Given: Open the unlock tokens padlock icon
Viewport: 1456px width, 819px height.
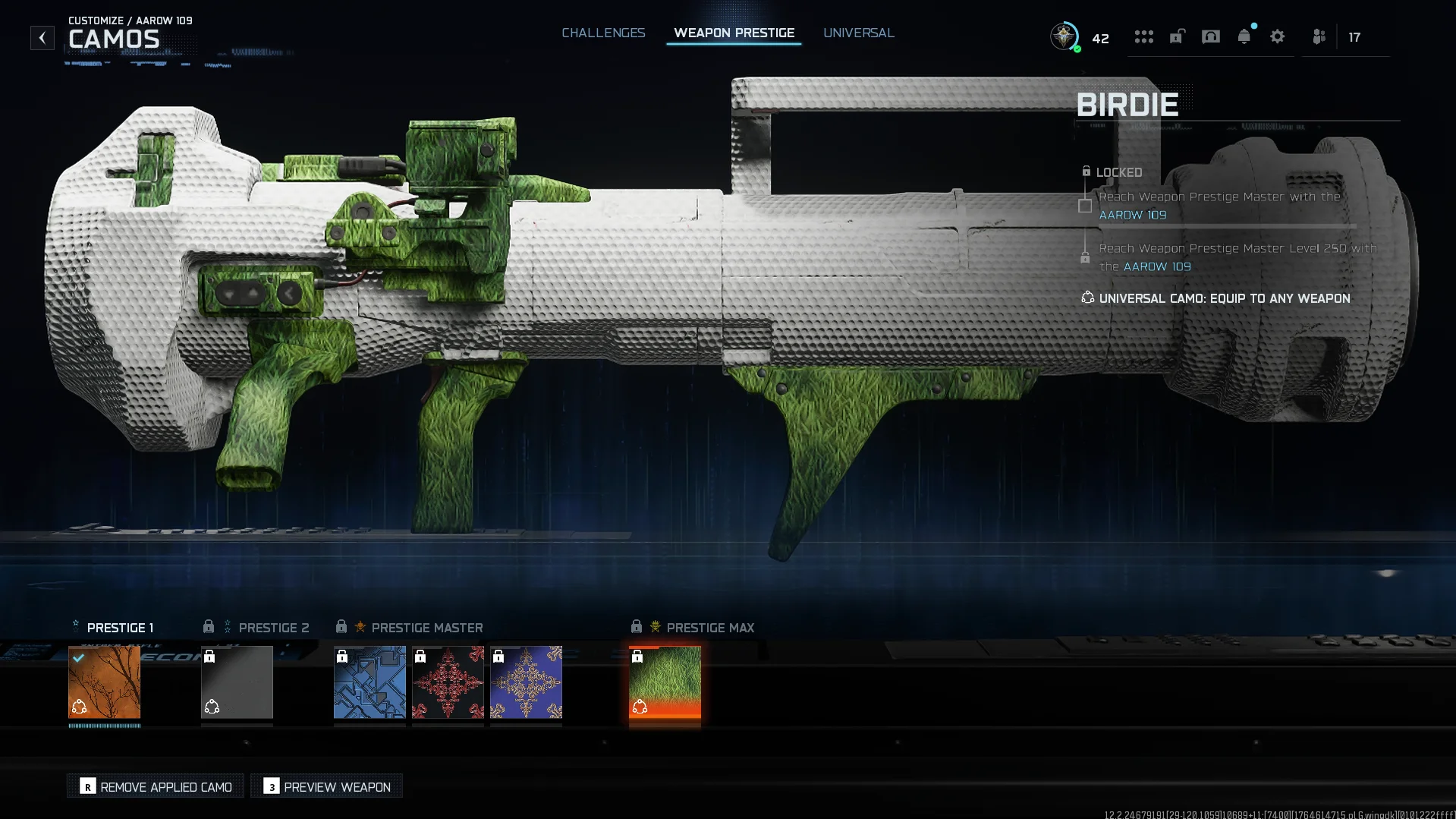Looking at the screenshot, I should click(x=1177, y=36).
